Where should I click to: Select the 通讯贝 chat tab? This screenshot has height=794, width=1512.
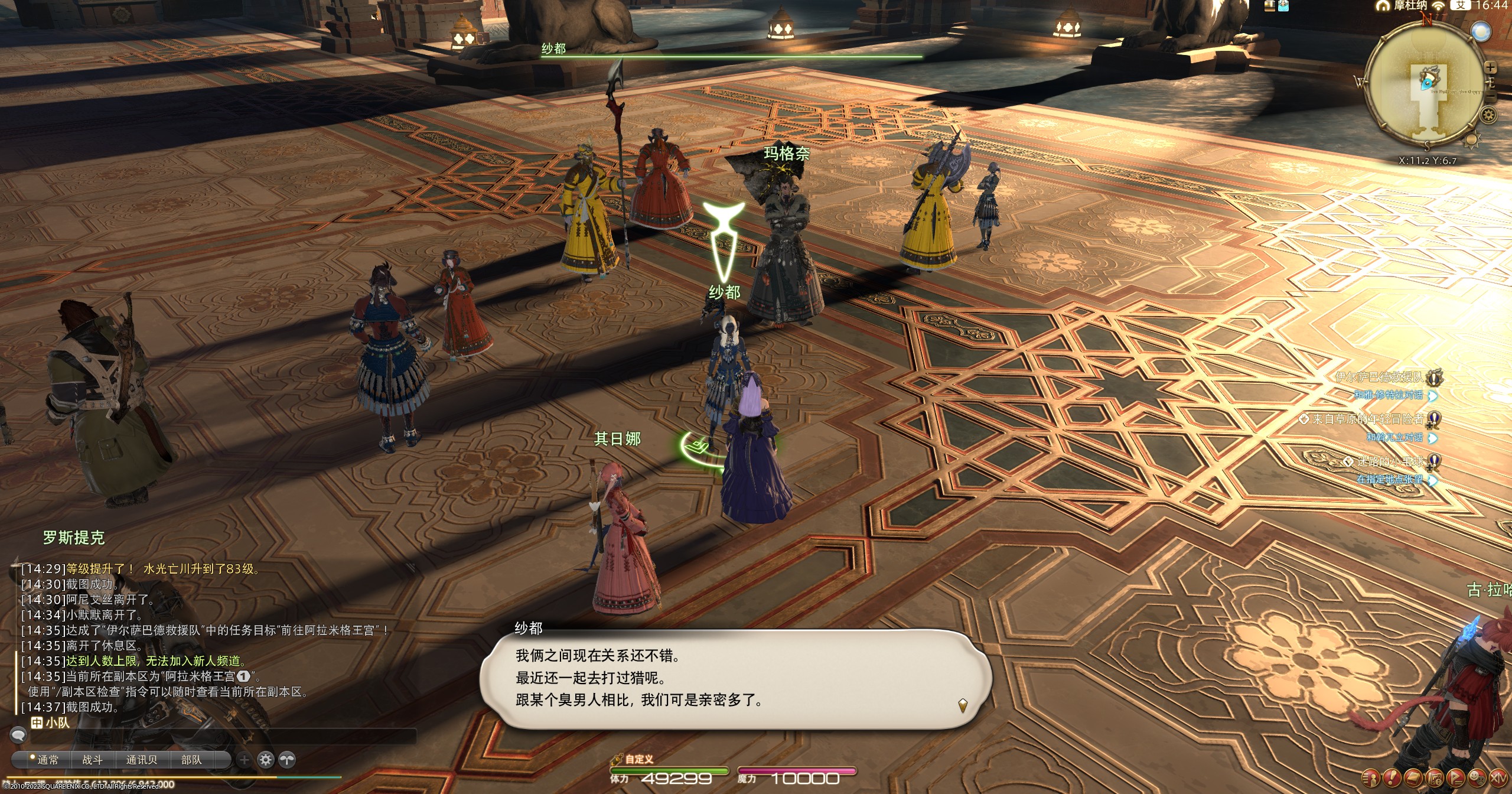click(142, 760)
